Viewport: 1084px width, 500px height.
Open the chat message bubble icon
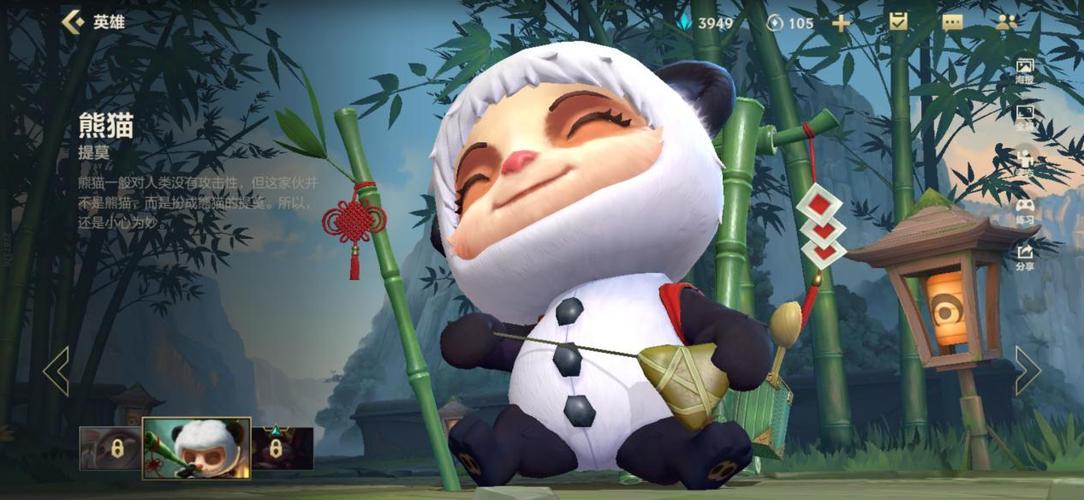click(x=952, y=23)
